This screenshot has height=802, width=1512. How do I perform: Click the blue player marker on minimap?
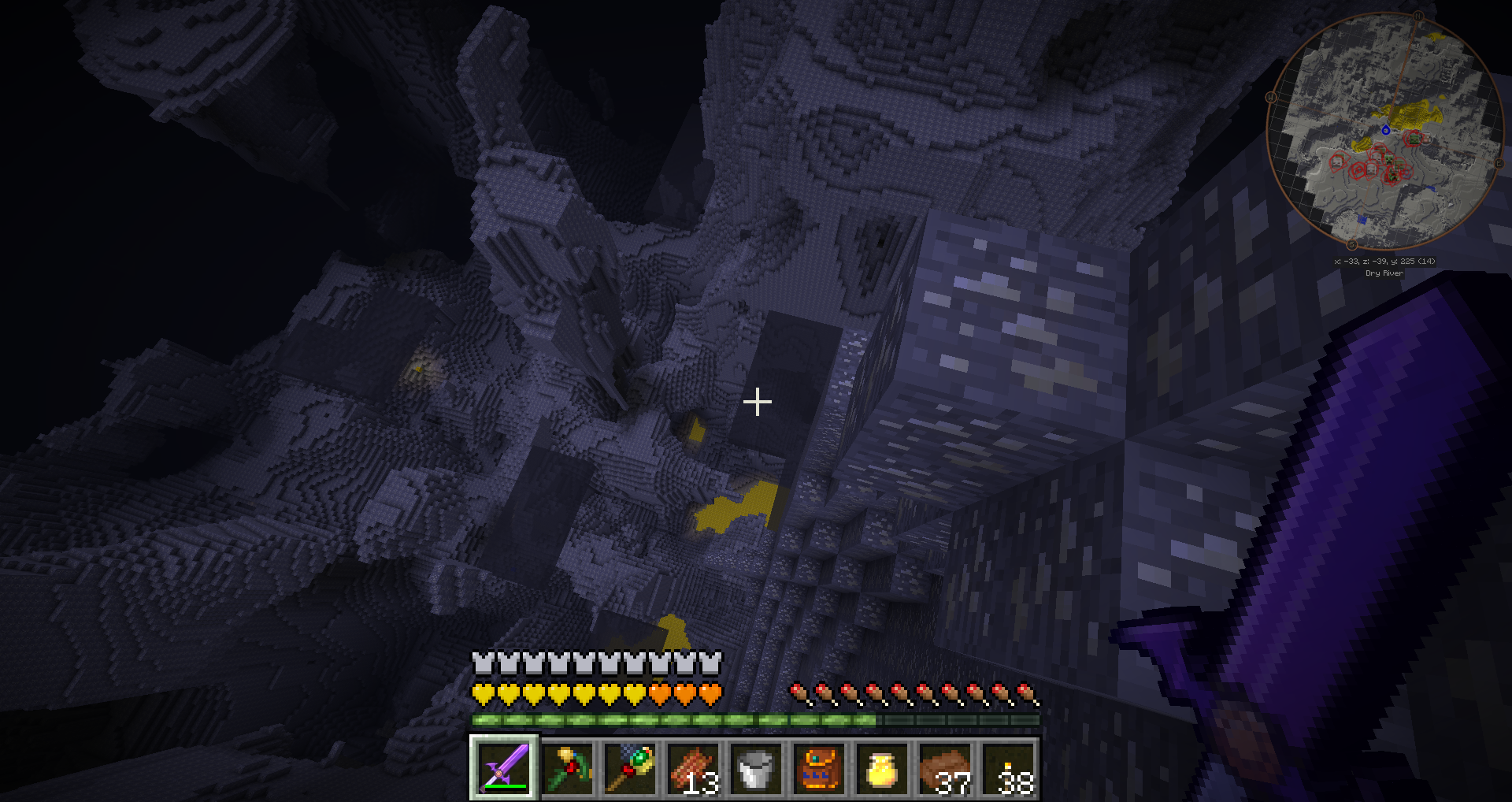tap(1385, 129)
